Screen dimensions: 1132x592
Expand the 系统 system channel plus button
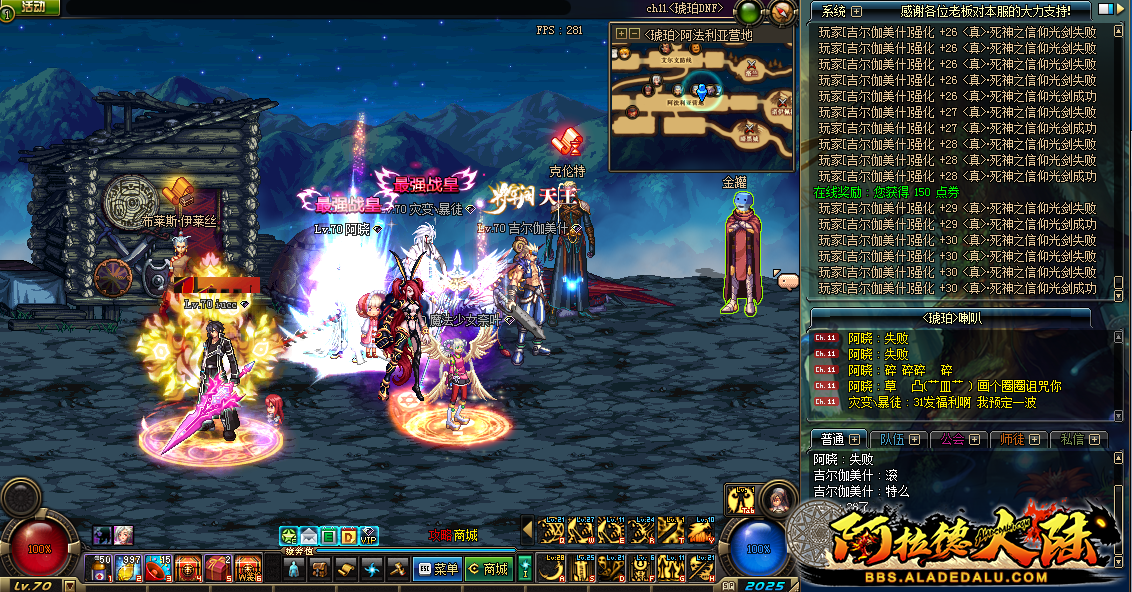pos(856,11)
